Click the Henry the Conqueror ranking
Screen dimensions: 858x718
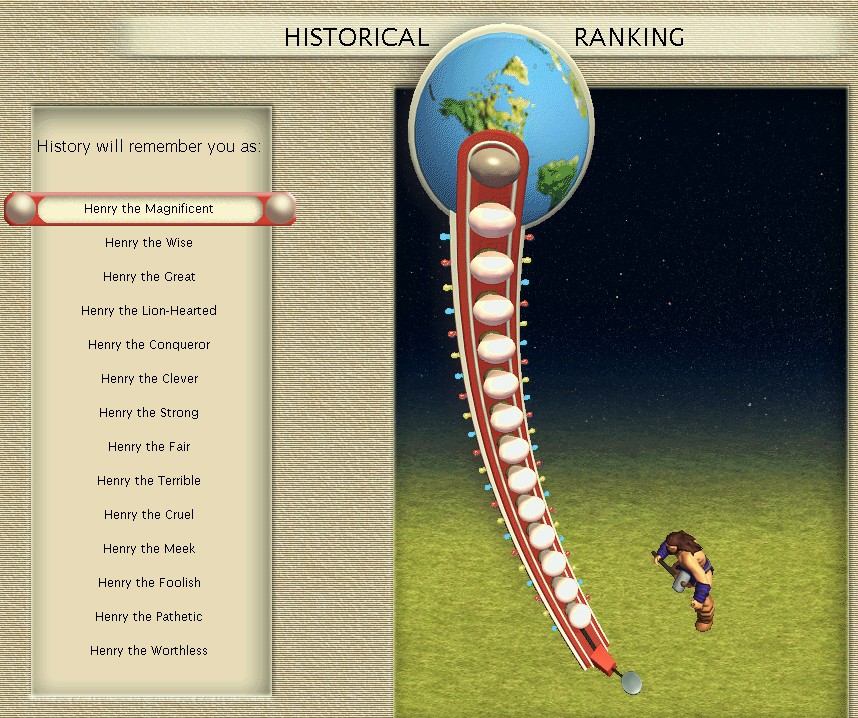tap(149, 345)
